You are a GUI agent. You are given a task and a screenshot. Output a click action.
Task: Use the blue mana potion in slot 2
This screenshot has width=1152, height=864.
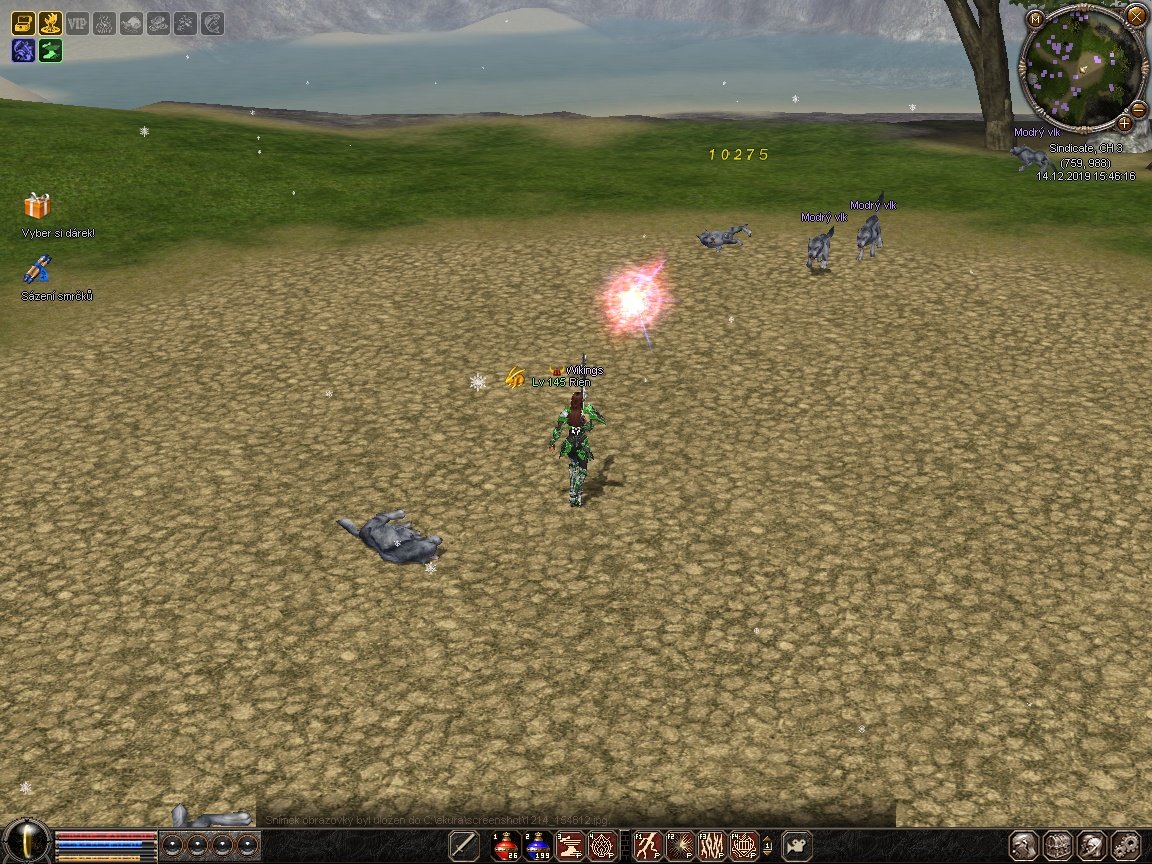coord(538,846)
